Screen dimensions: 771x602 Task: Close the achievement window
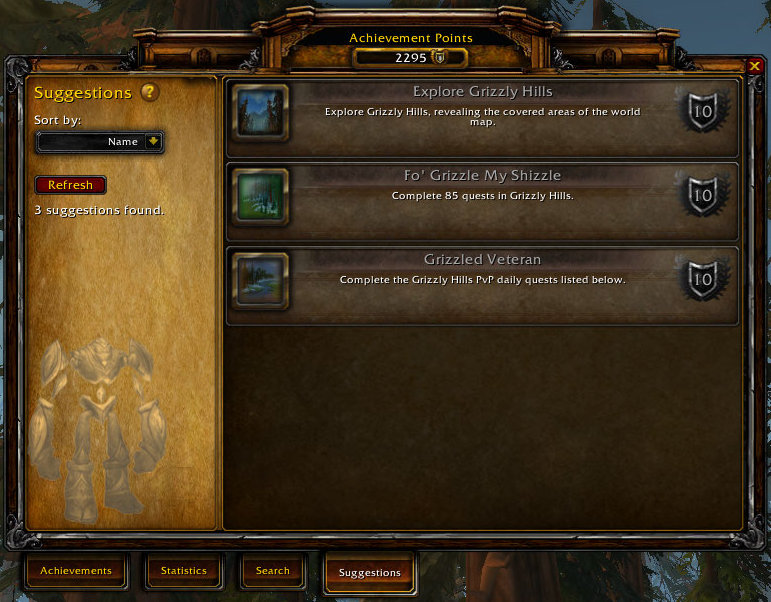pyautogui.click(x=754, y=66)
